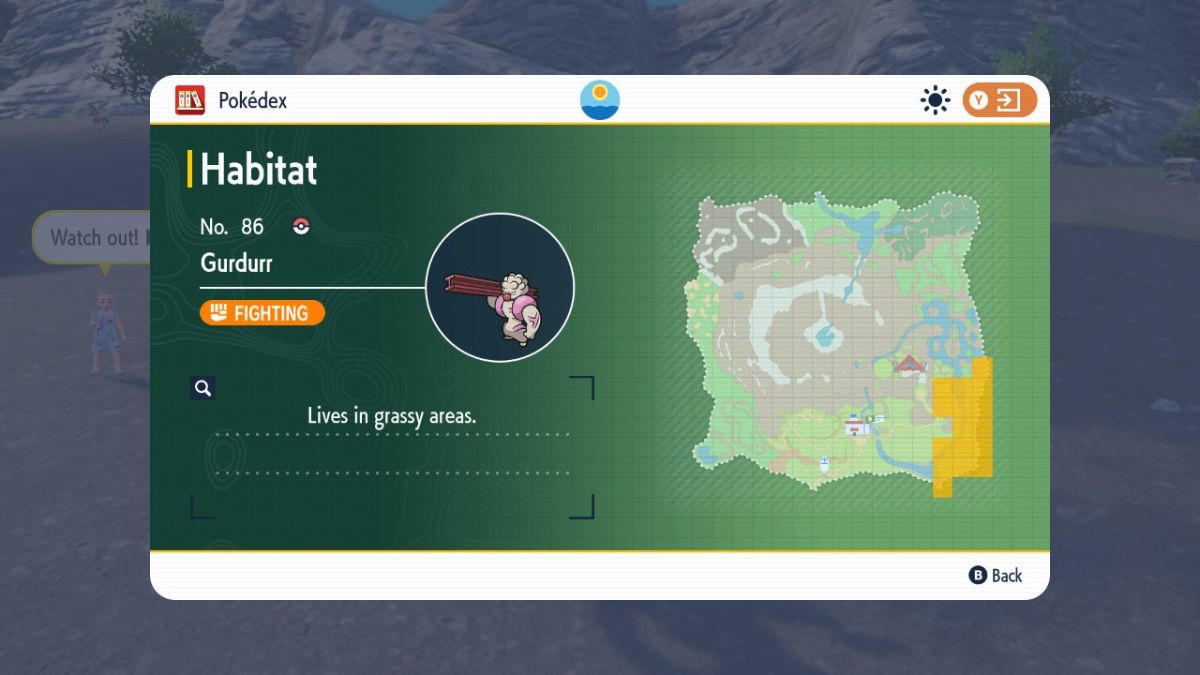The height and width of the screenshot is (675, 1200).
Task: Exit the Pokédex with the orange button
Action: point(999,100)
